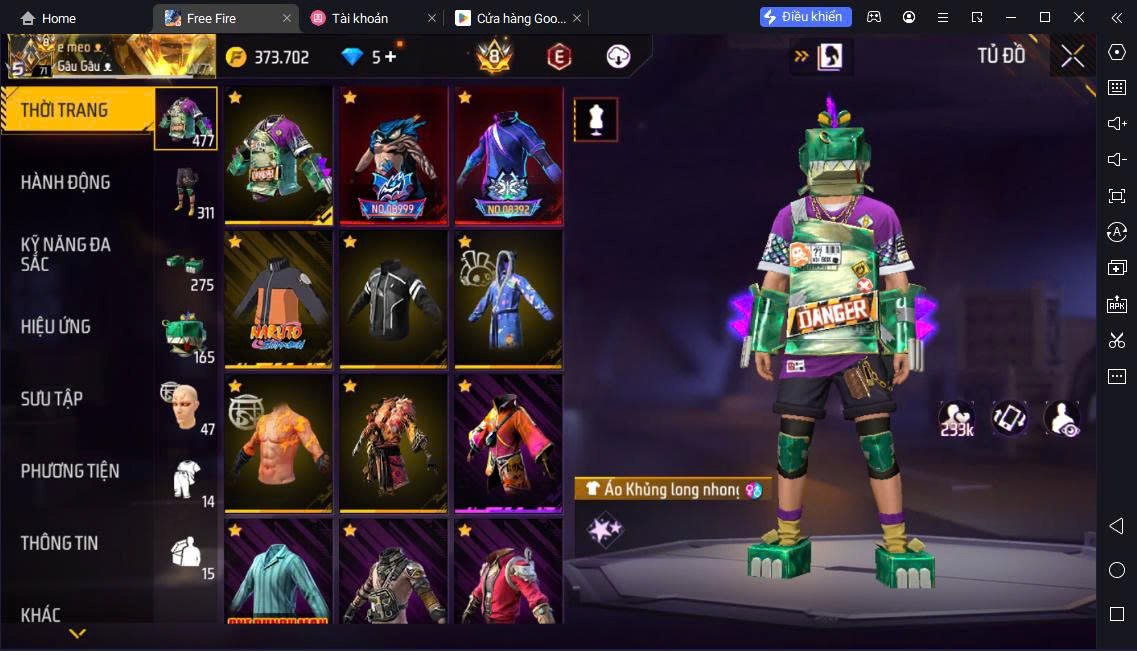Close the wardrobe with the X button

click(1072, 56)
